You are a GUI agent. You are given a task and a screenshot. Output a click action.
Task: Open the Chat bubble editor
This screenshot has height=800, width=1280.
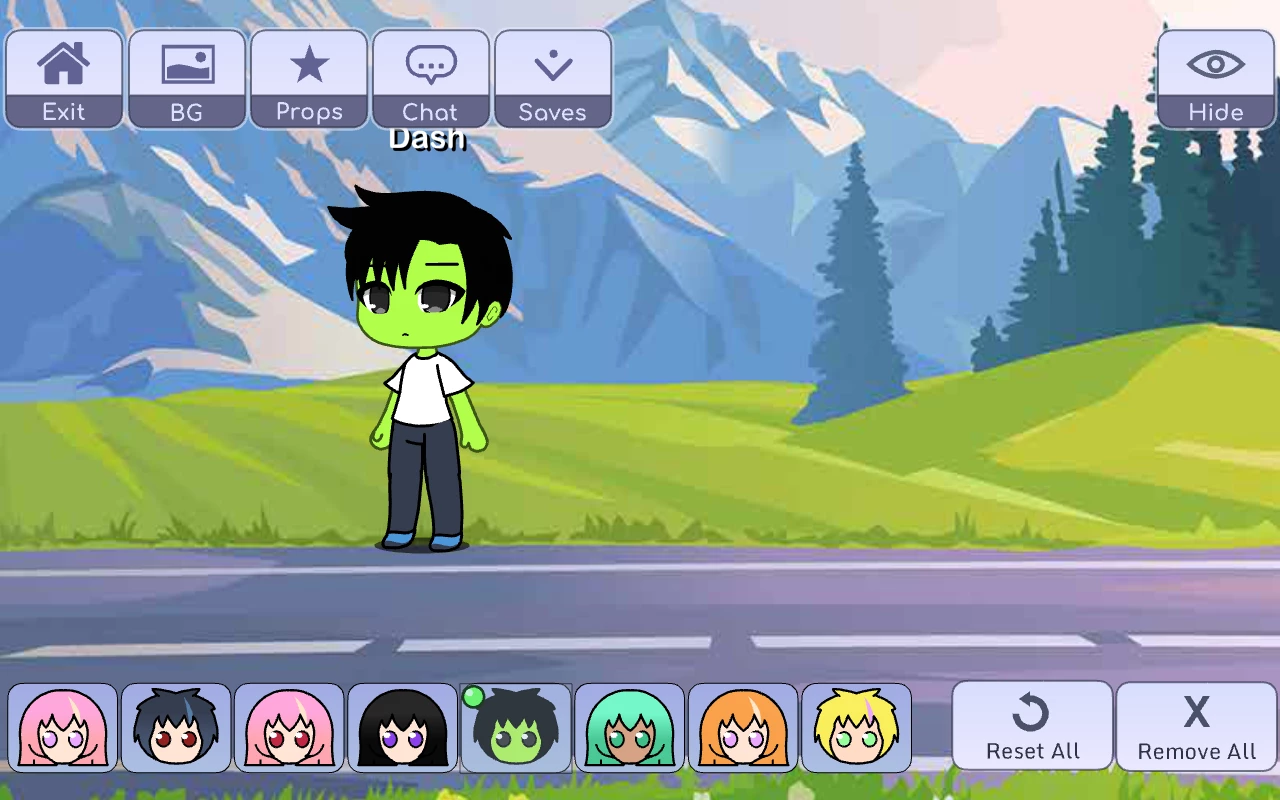[431, 79]
